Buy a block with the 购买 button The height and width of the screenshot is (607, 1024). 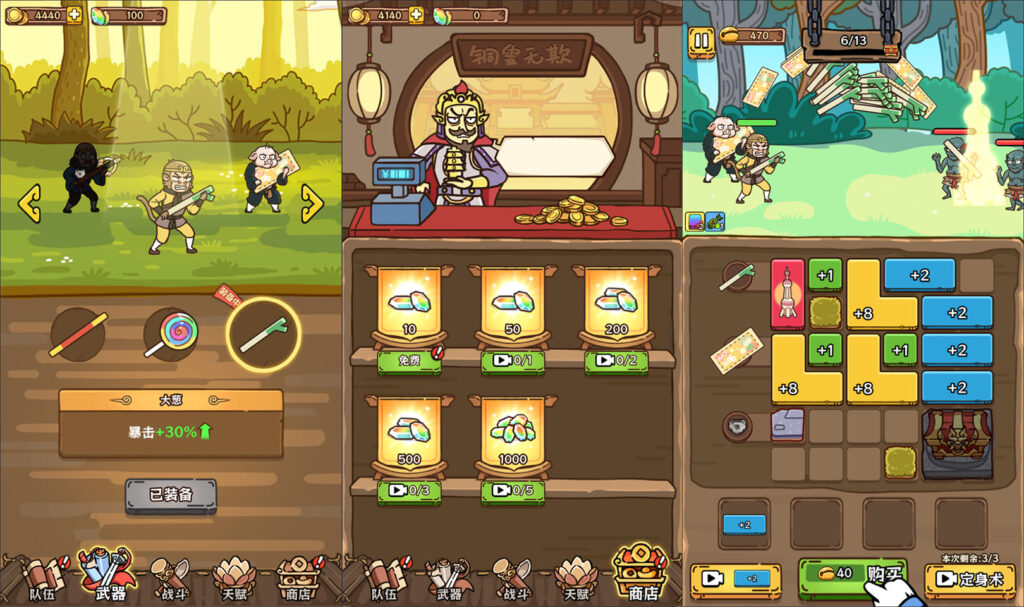[853, 575]
